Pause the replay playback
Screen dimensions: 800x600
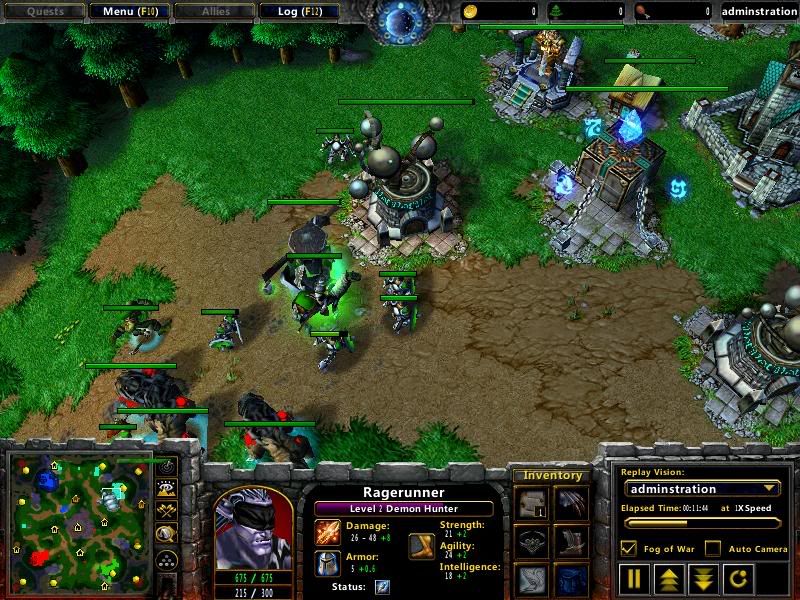tap(634, 578)
